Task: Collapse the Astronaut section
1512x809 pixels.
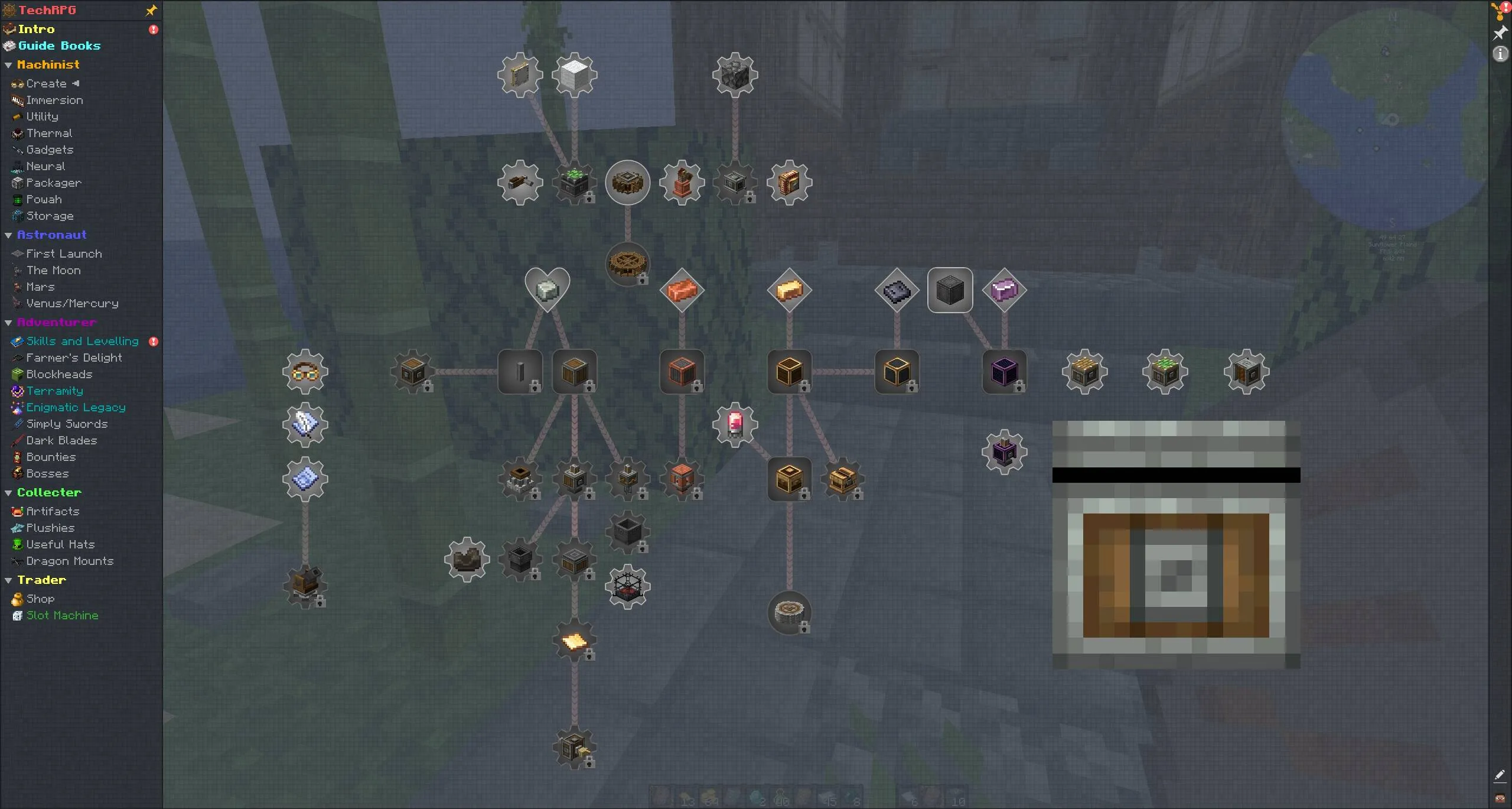Action: click(8, 235)
